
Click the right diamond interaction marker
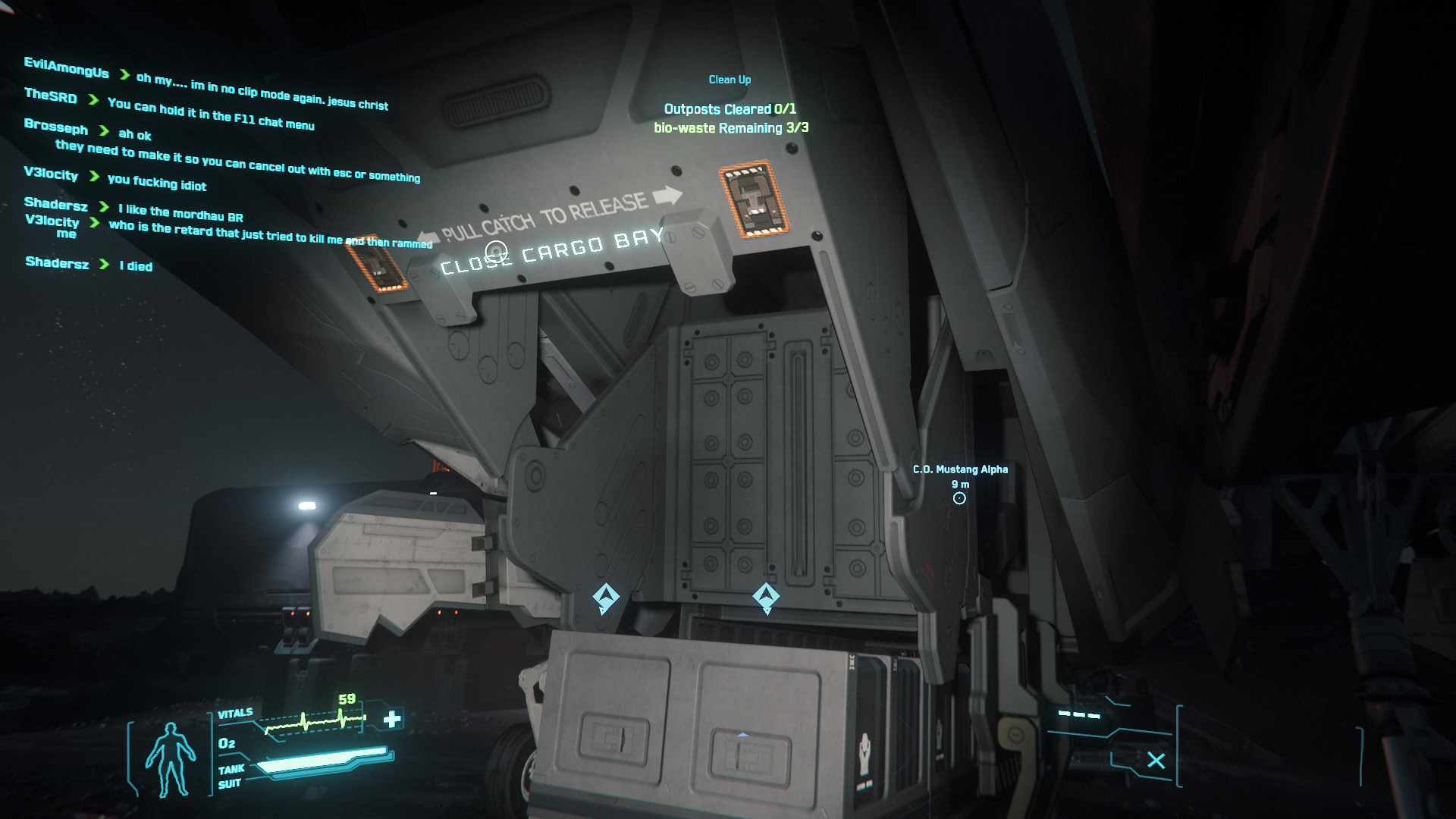(767, 598)
